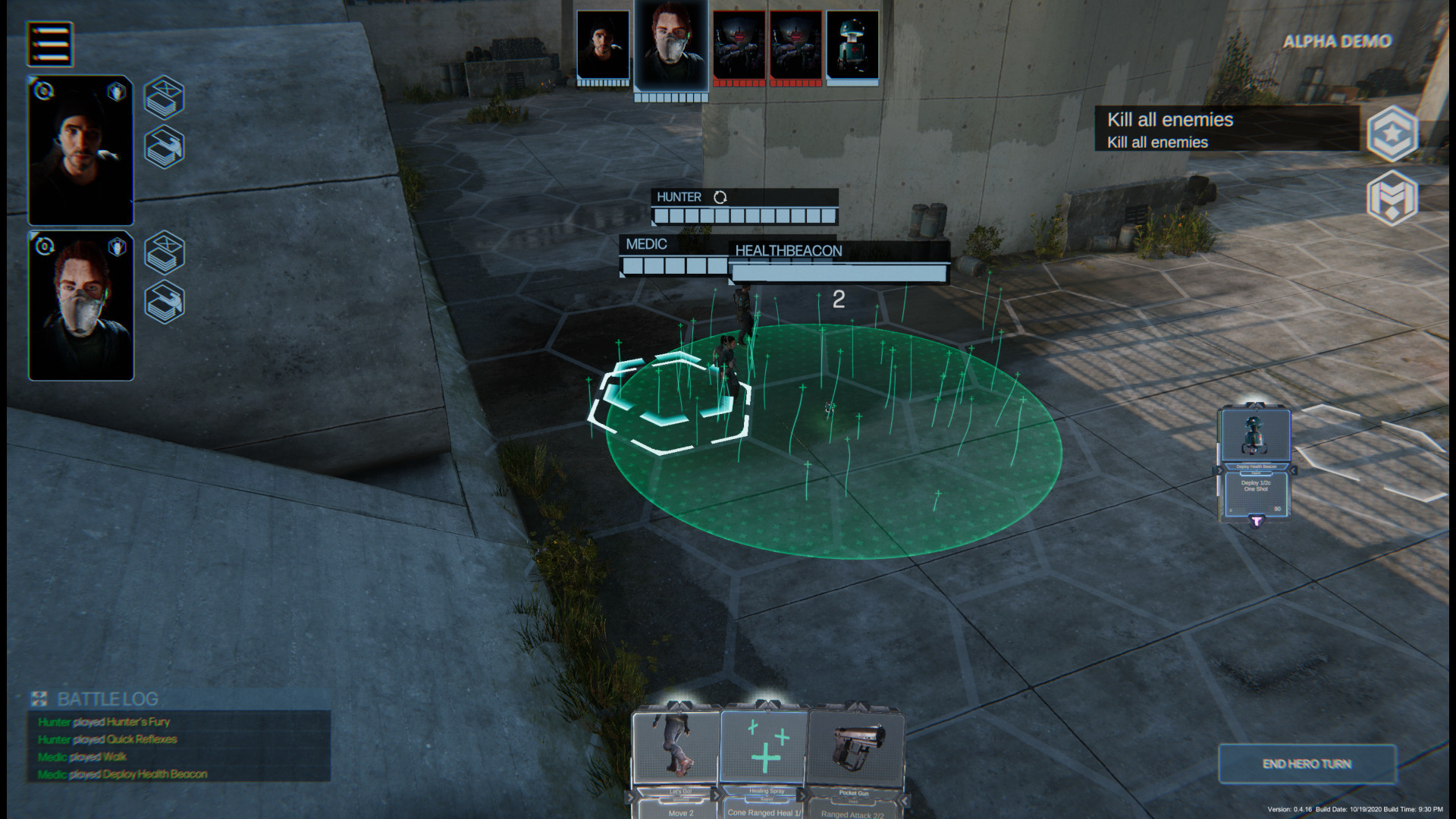Open the Battle Log panel
The height and width of the screenshot is (819, 1456).
pyautogui.click(x=108, y=698)
